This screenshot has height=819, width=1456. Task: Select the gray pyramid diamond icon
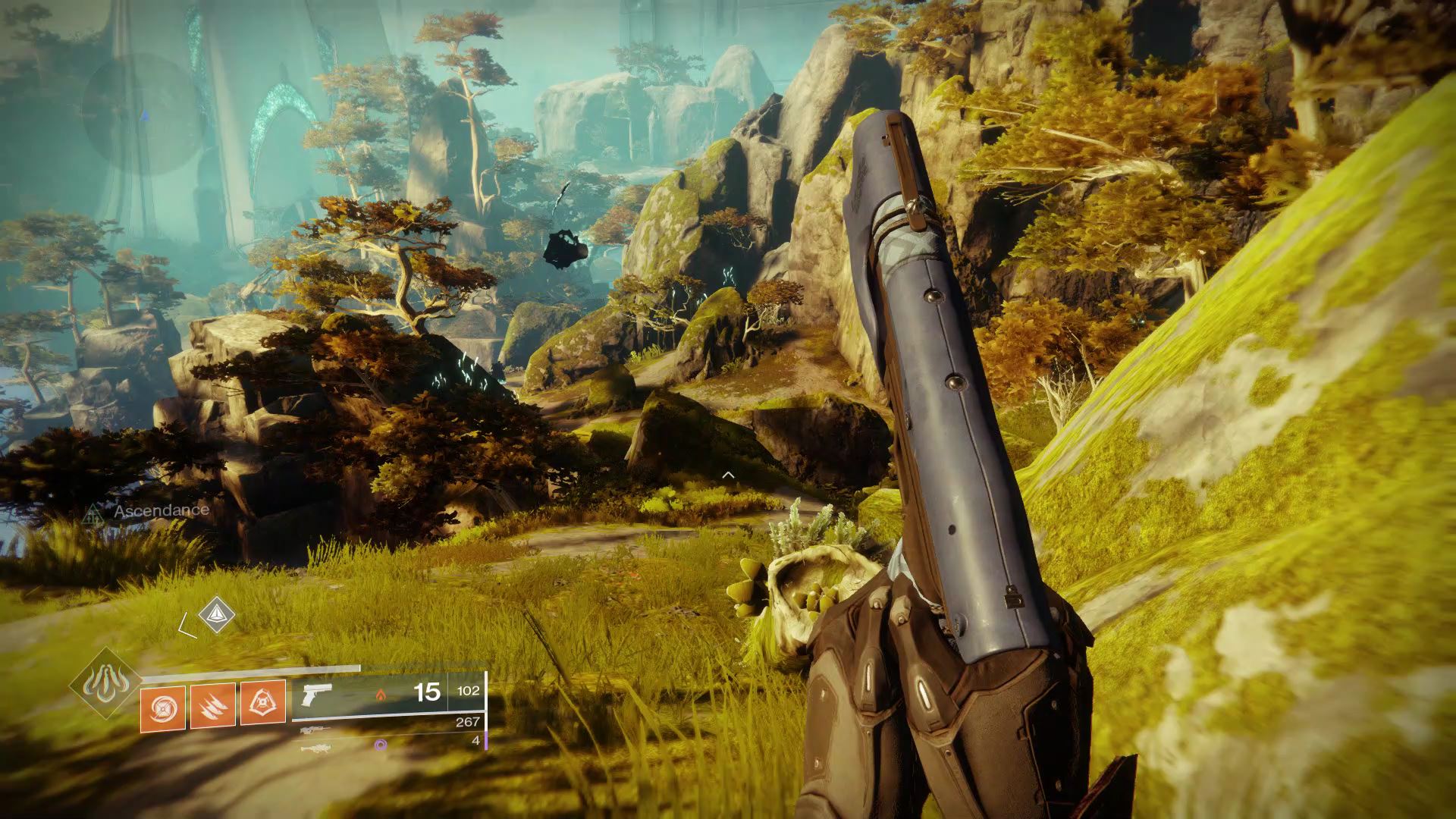pos(217,613)
